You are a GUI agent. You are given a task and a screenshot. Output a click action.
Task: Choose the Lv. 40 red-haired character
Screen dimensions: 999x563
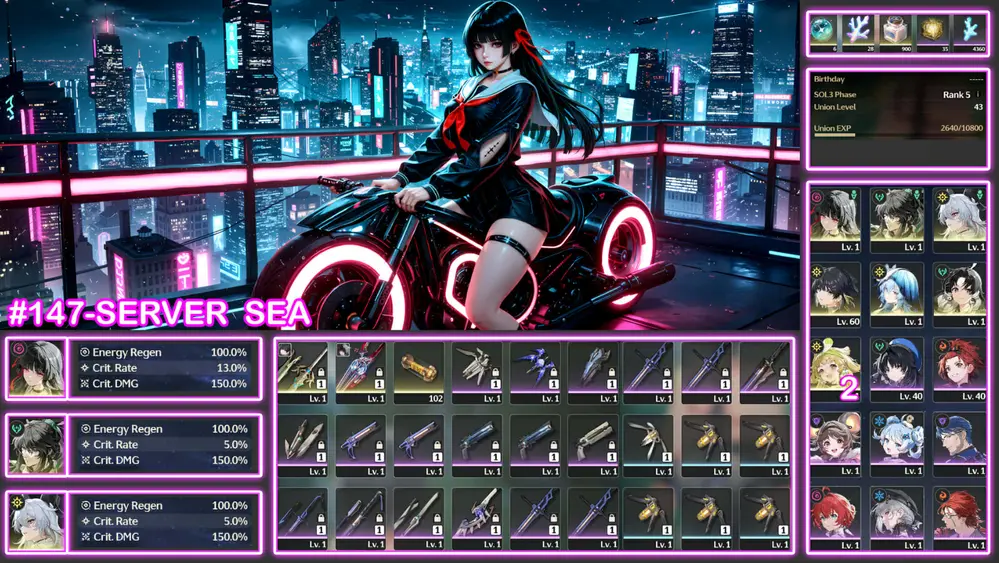959,363
